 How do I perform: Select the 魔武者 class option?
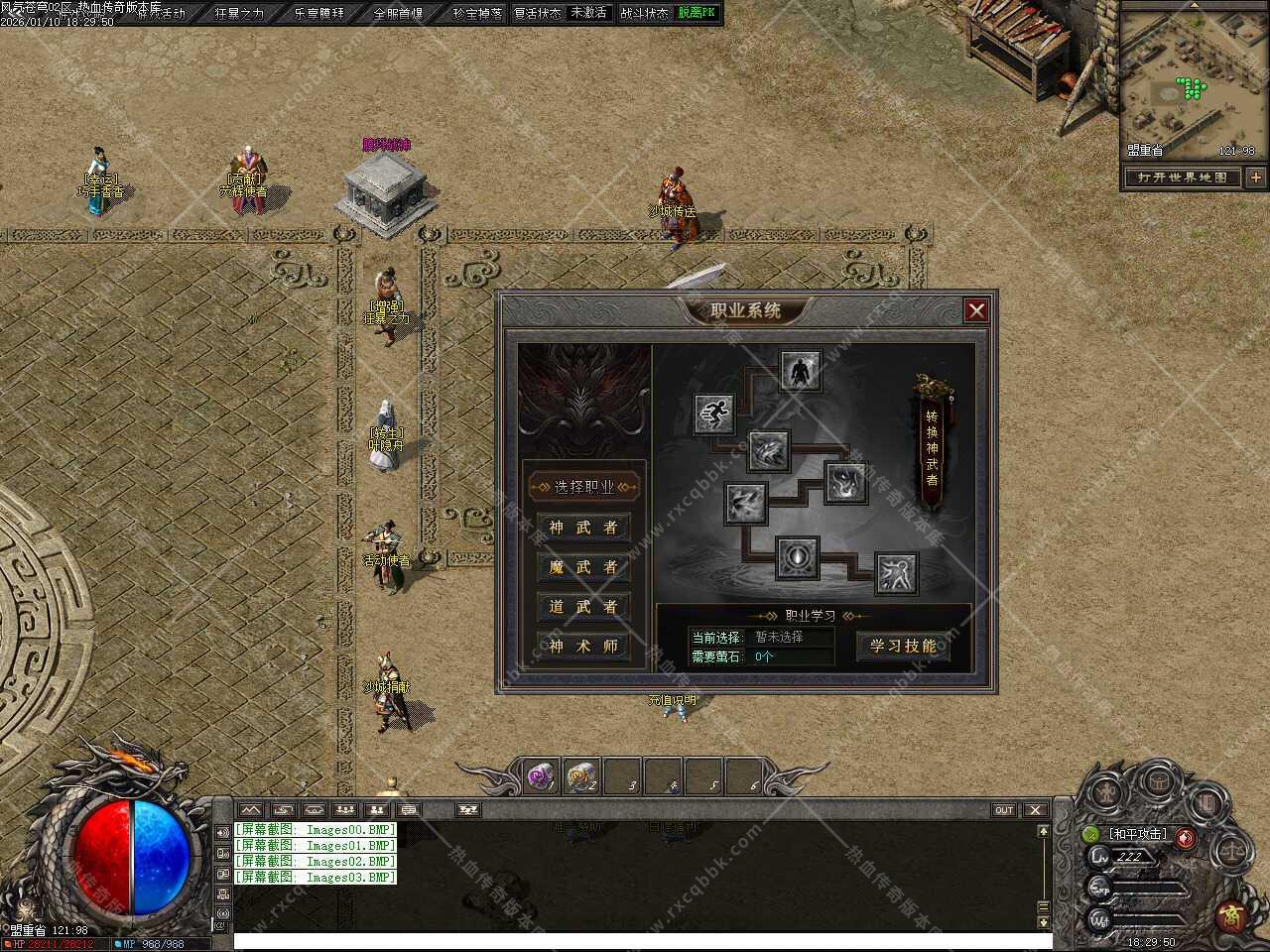coord(583,567)
